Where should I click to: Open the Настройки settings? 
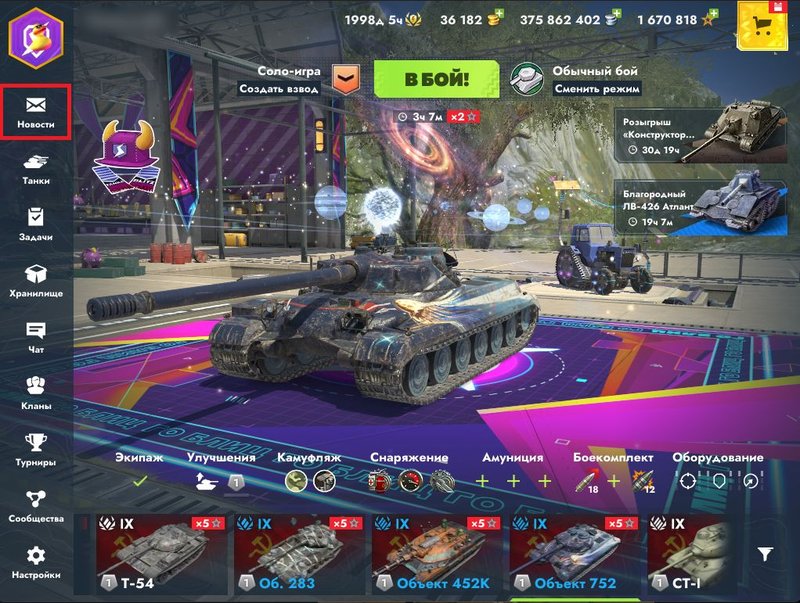point(36,562)
